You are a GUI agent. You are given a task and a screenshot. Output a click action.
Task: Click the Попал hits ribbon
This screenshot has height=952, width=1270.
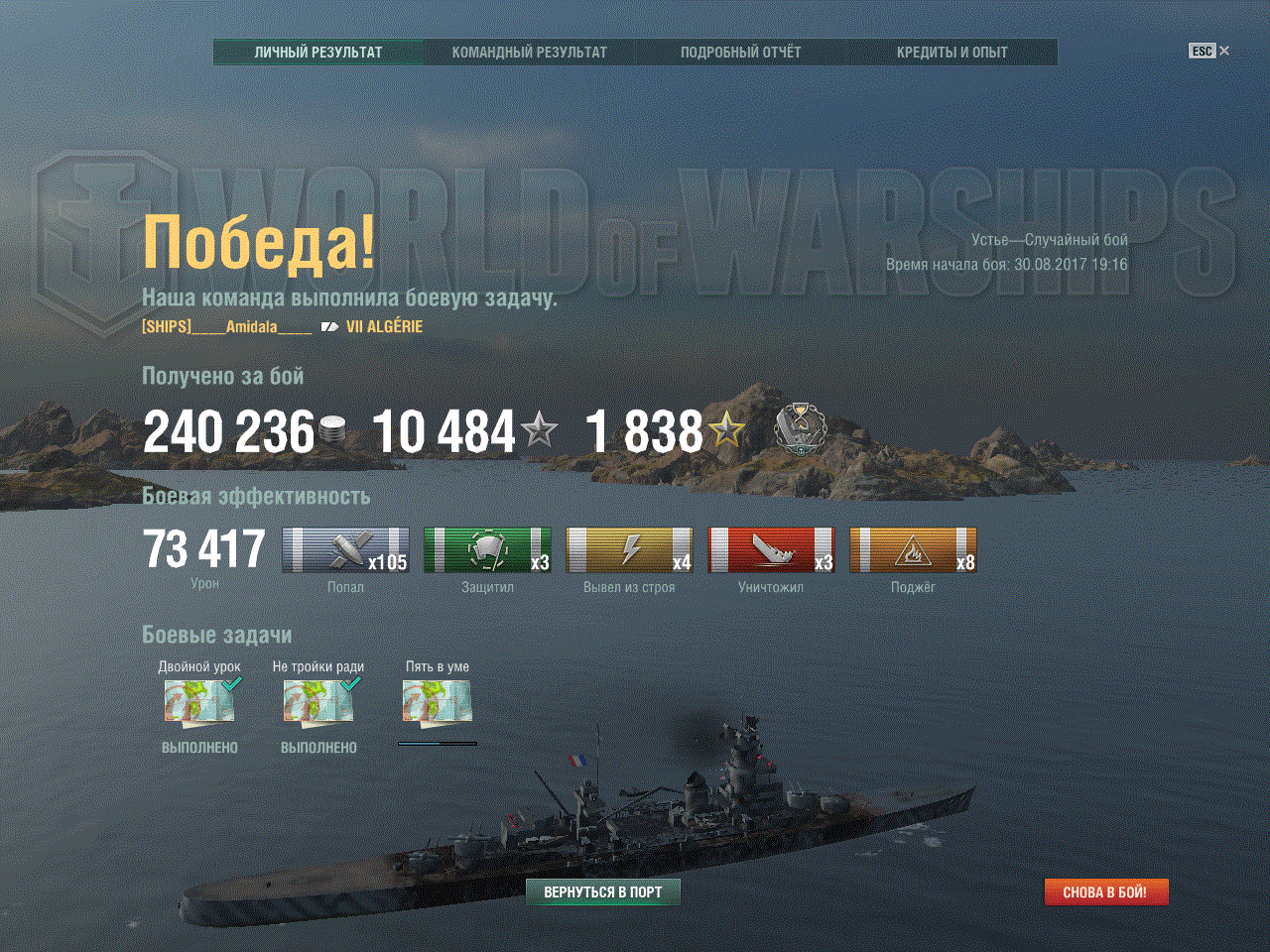[x=345, y=550]
